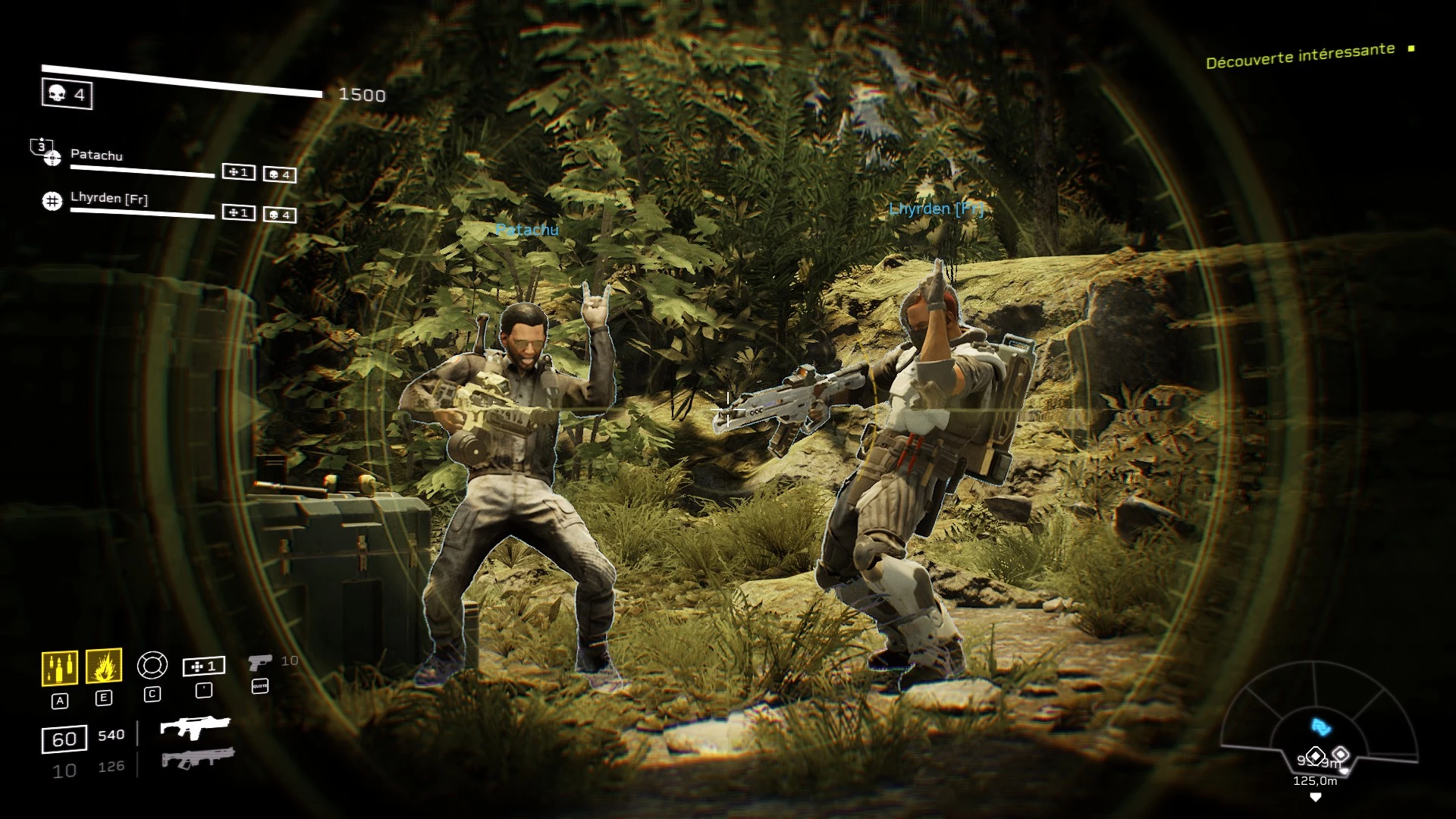Image resolution: width=1456 pixels, height=819 pixels.
Task: Toggle the yellow square notification indicator
Action: 1410,48
